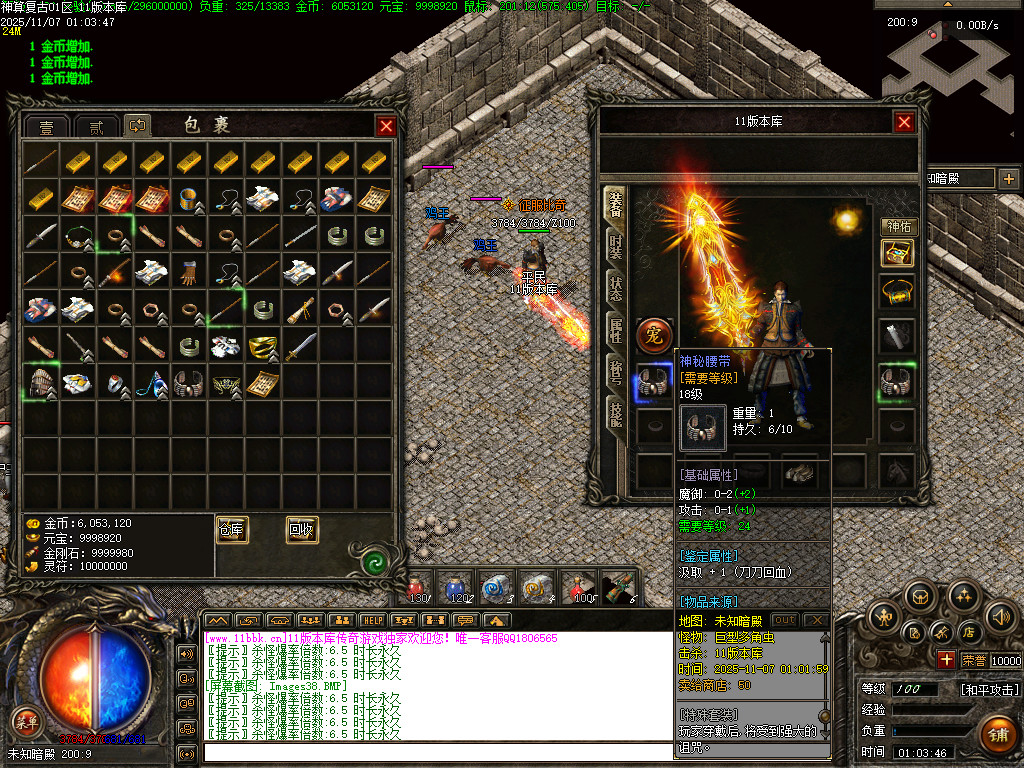Screen dimensions: 1024x768
Task: Select the red glove item in inventory
Action: click(x=189, y=271)
